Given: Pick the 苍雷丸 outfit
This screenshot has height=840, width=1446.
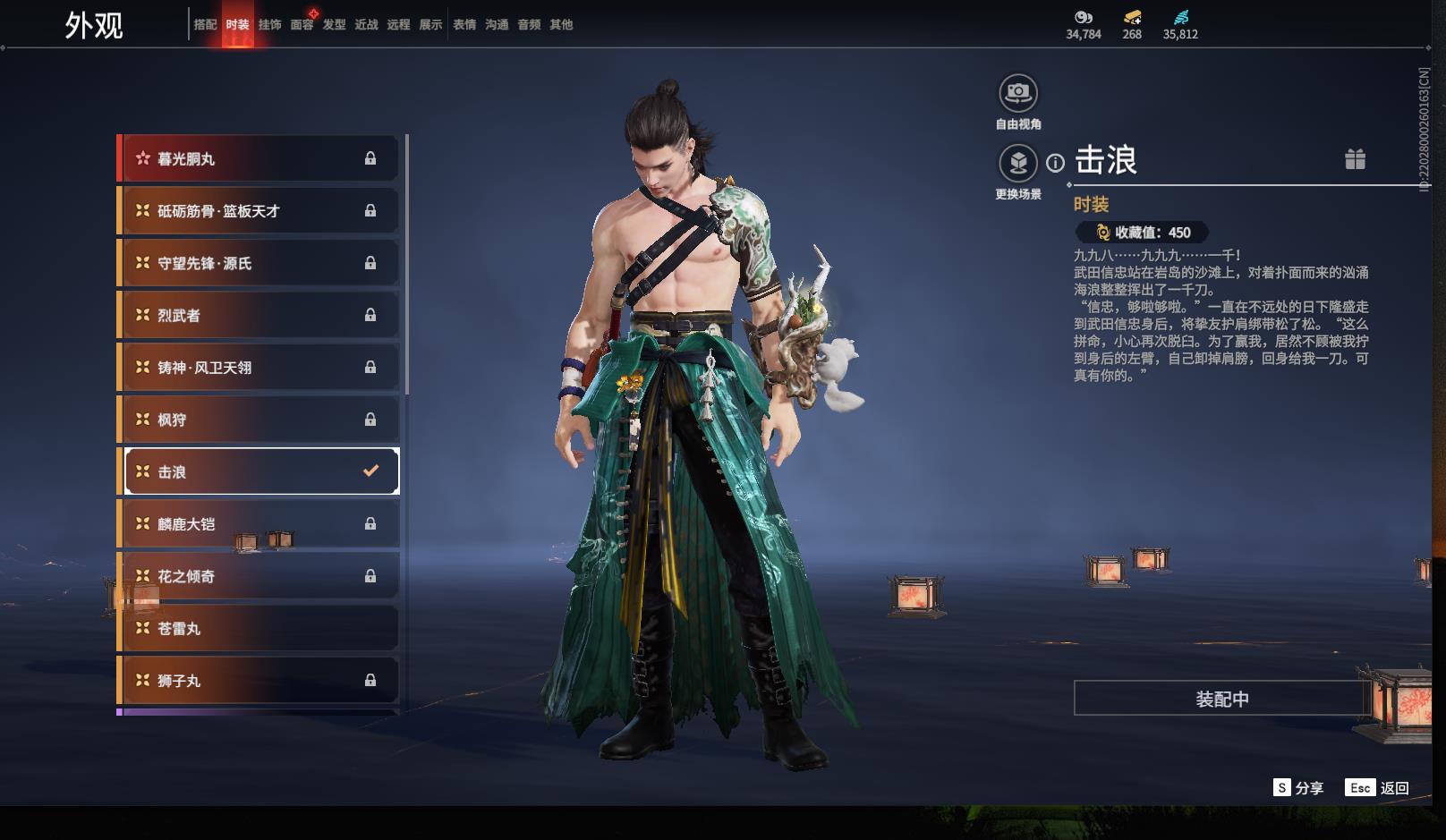Looking at the screenshot, I should pos(259,629).
